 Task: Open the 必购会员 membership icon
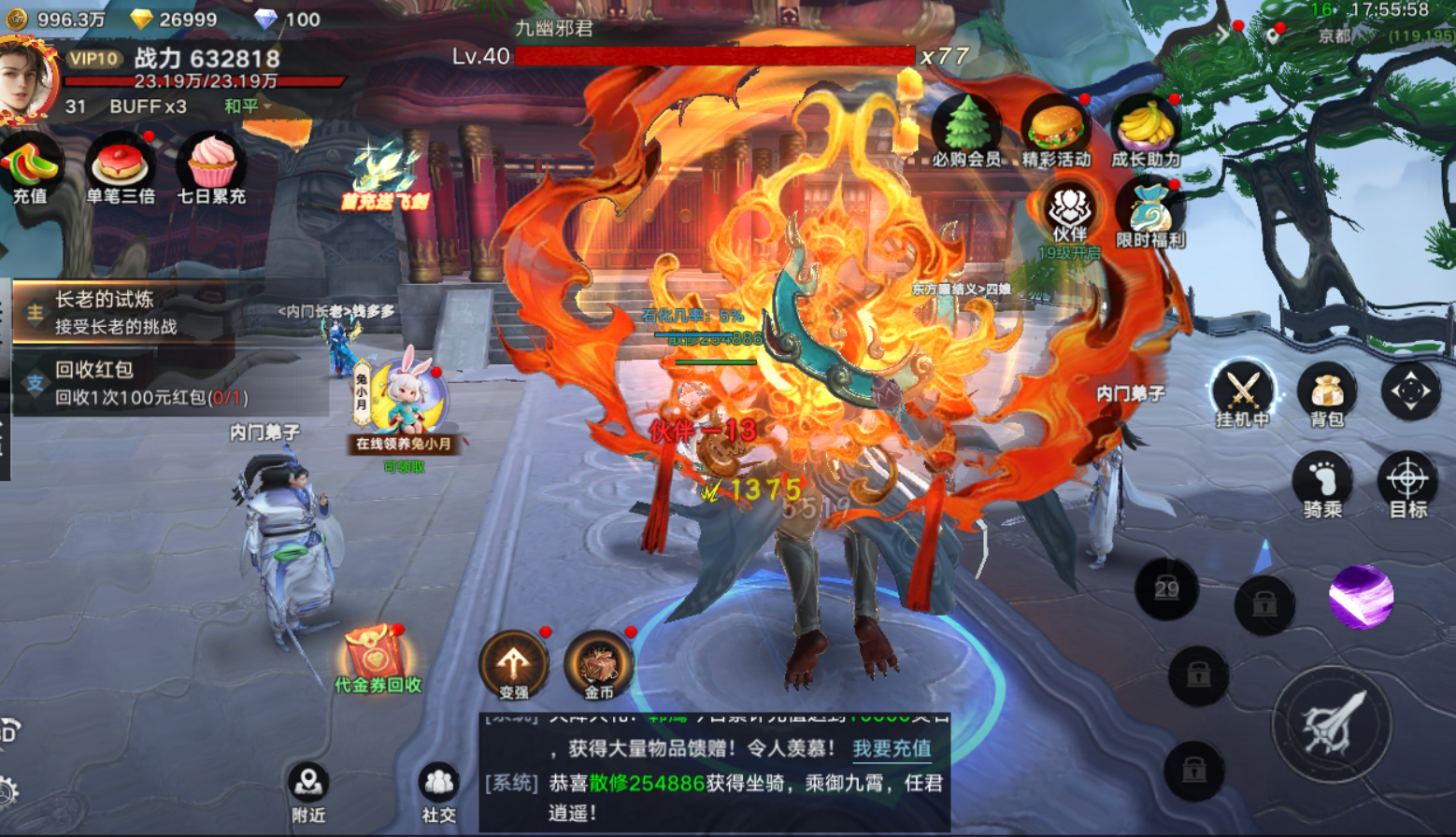click(x=966, y=131)
